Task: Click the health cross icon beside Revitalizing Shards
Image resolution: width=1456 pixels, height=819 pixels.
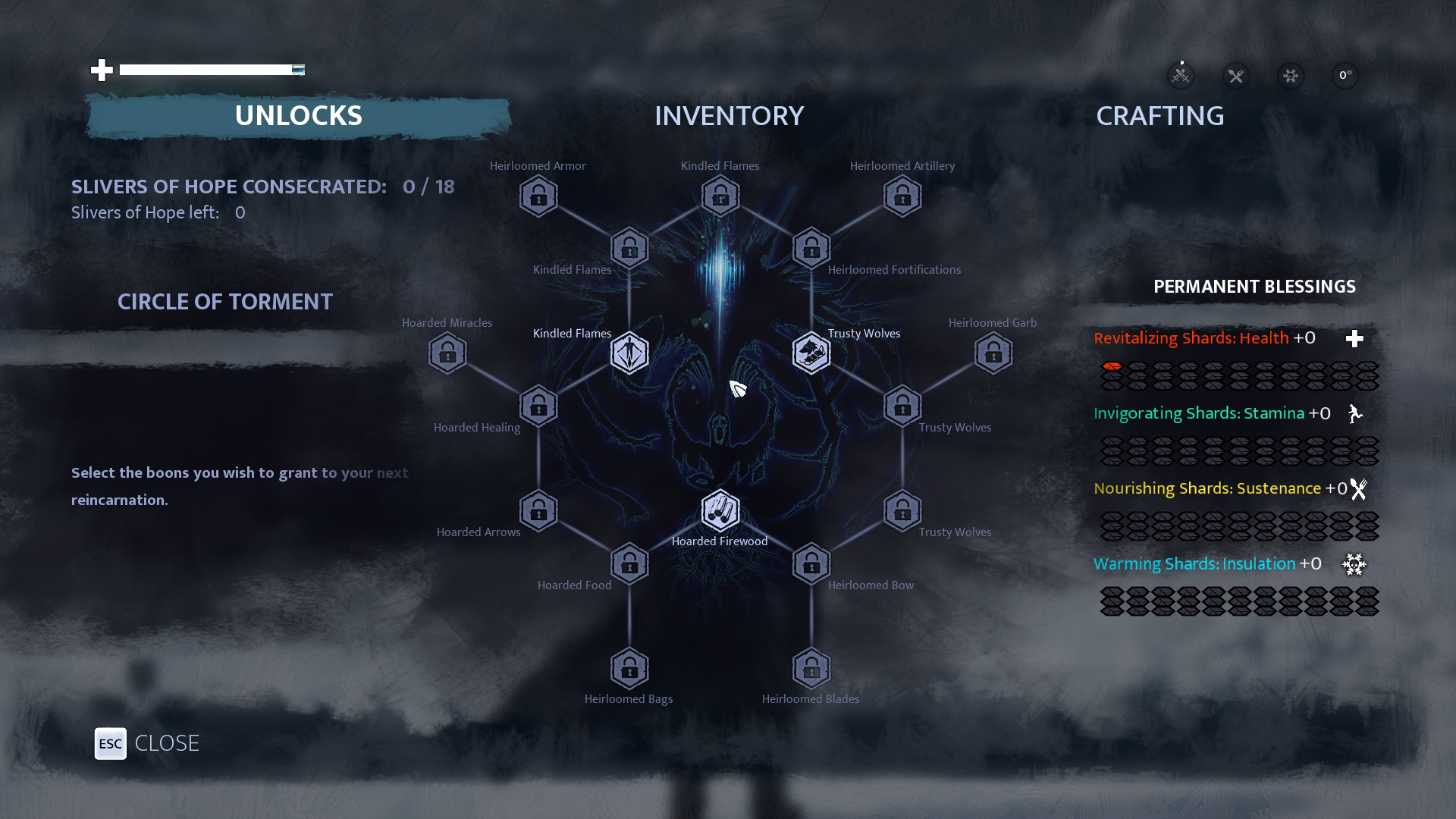Action: pyautogui.click(x=1354, y=339)
